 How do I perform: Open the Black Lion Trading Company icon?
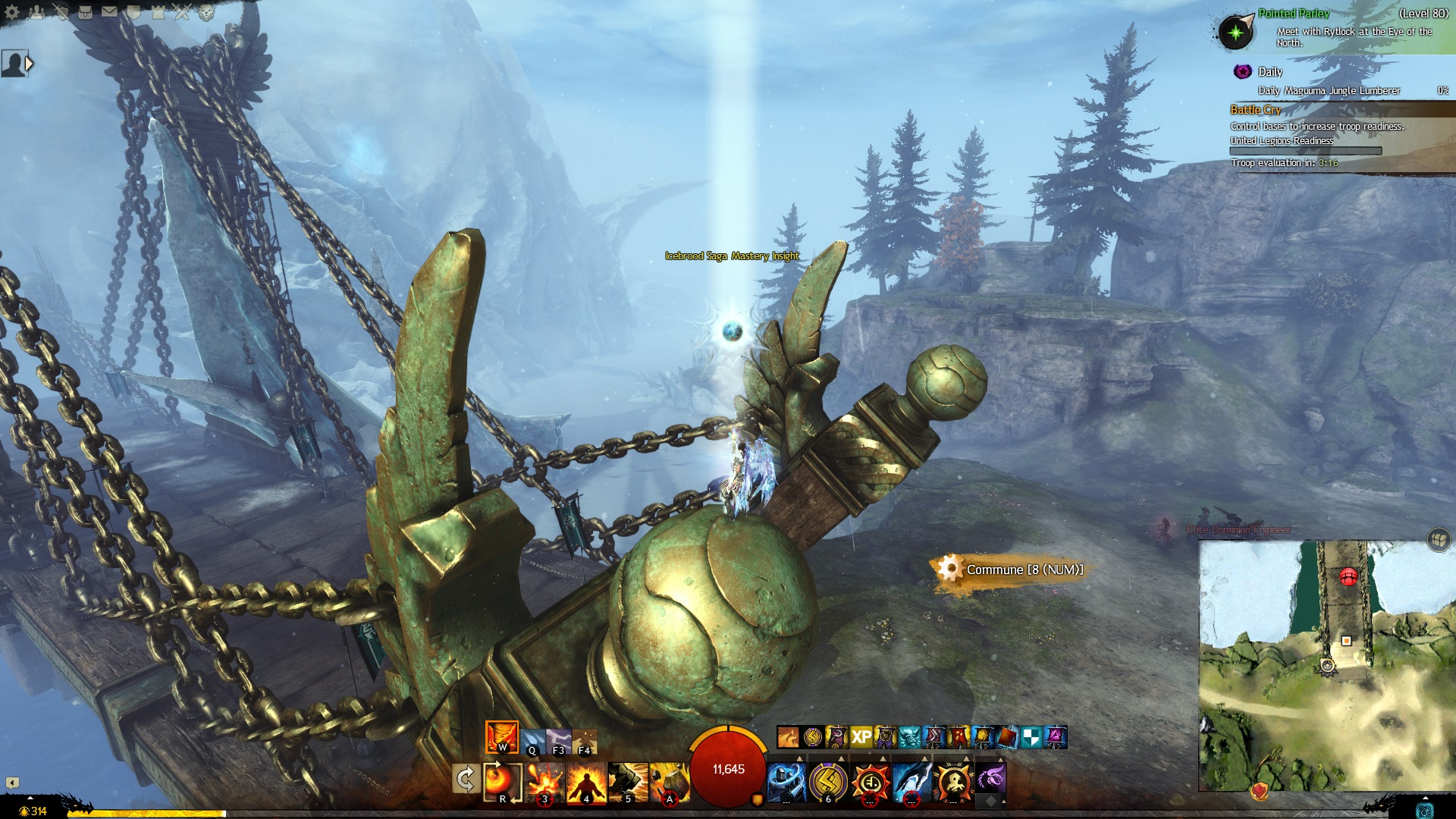click(x=206, y=12)
